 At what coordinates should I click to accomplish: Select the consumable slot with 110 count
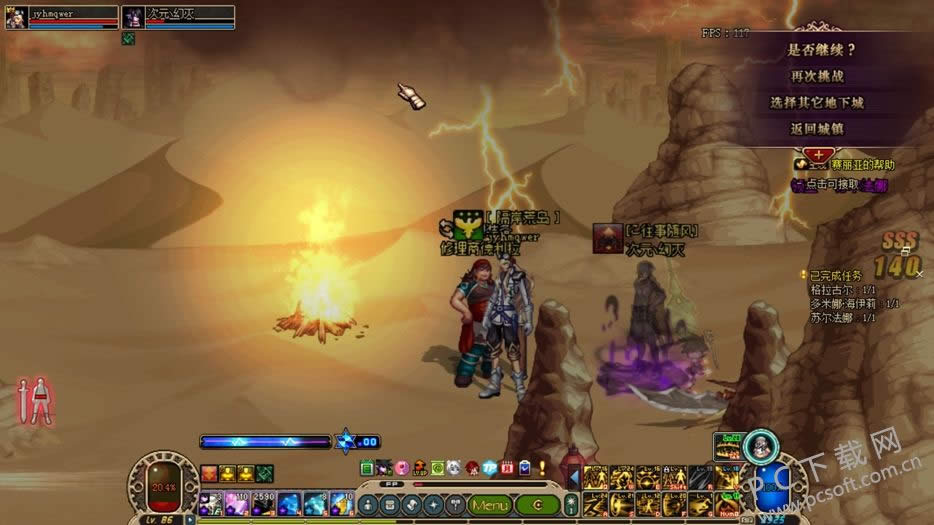click(238, 503)
